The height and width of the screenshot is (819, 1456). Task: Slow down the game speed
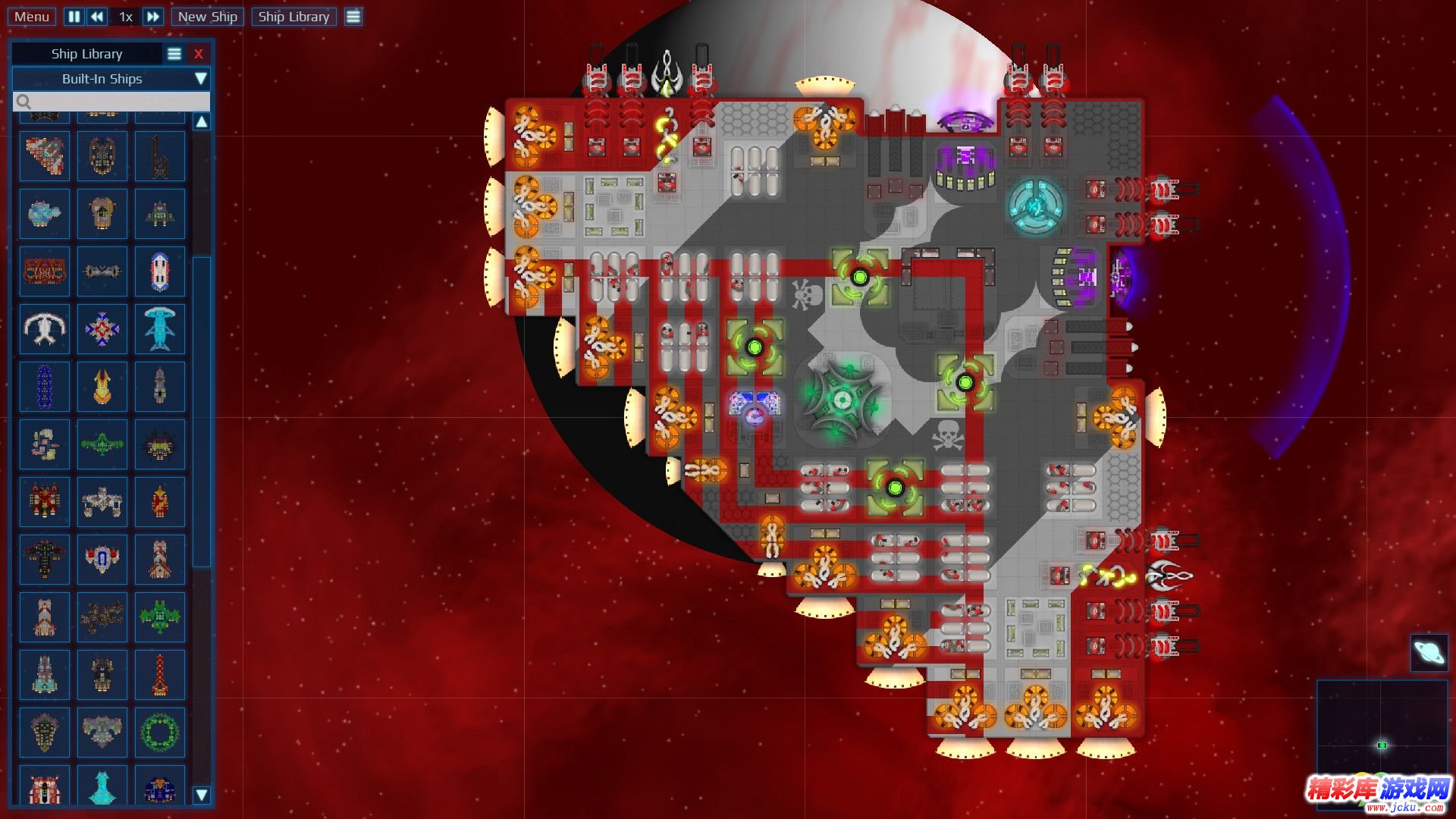[x=97, y=17]
